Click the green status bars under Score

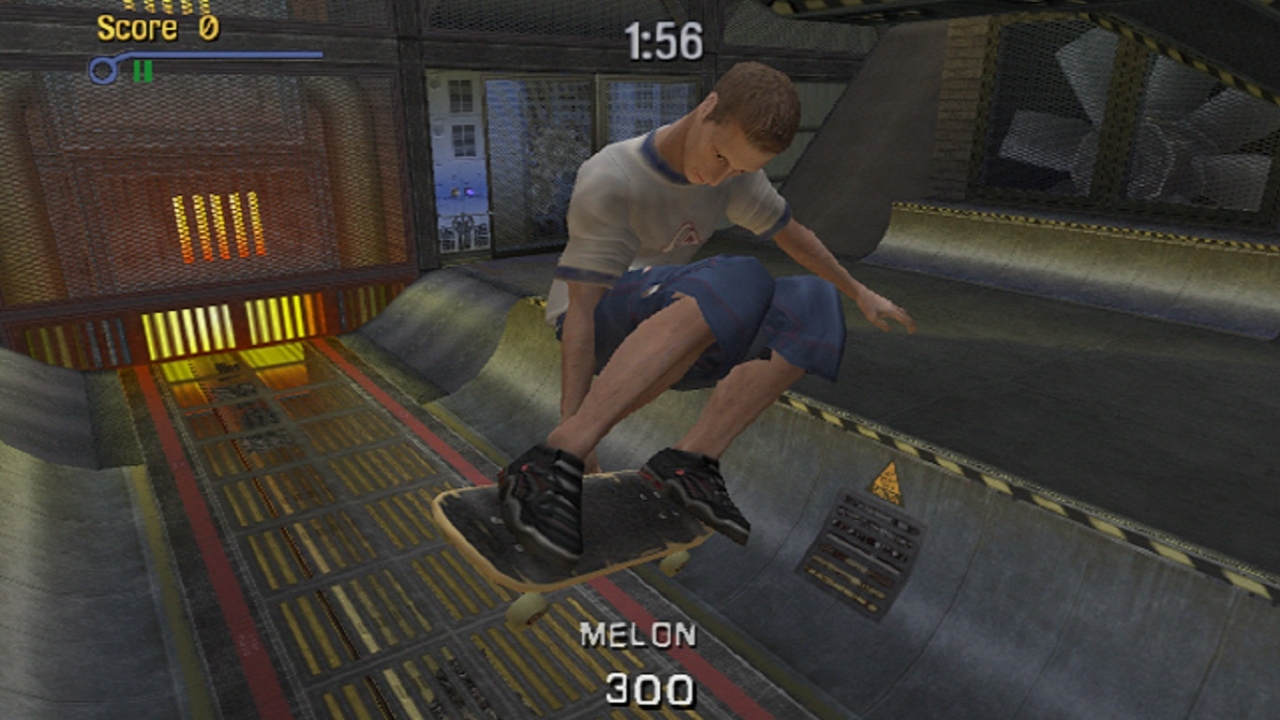click(143, 70)
